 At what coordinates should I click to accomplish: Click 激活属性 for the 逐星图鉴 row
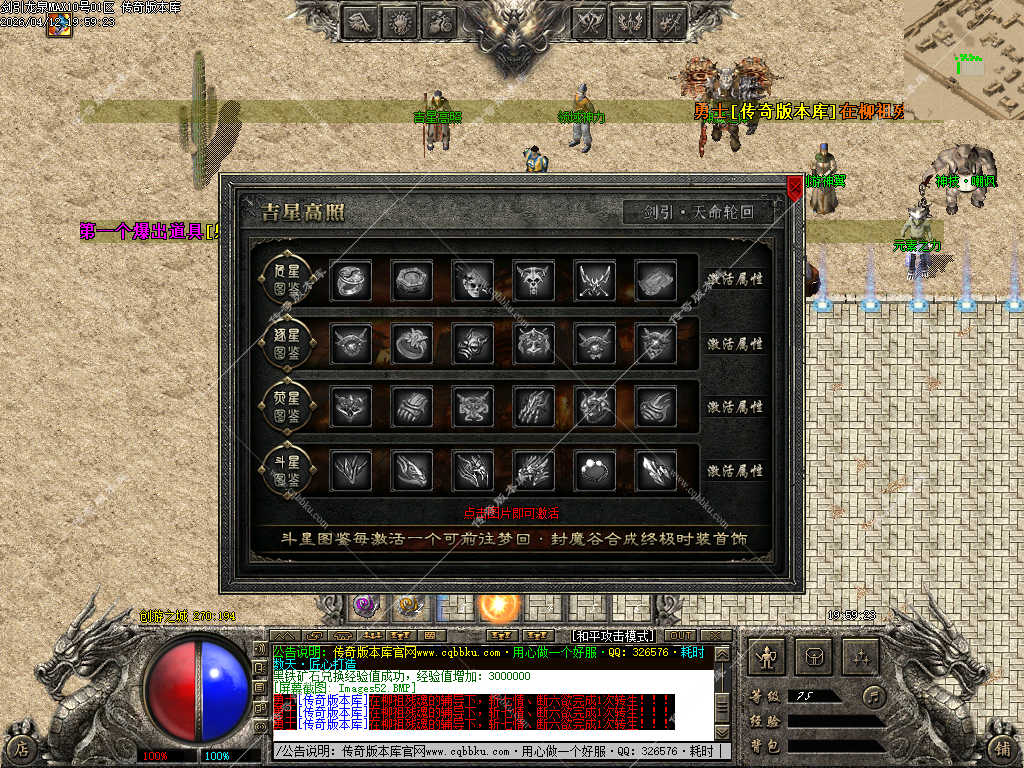point(735,343)
